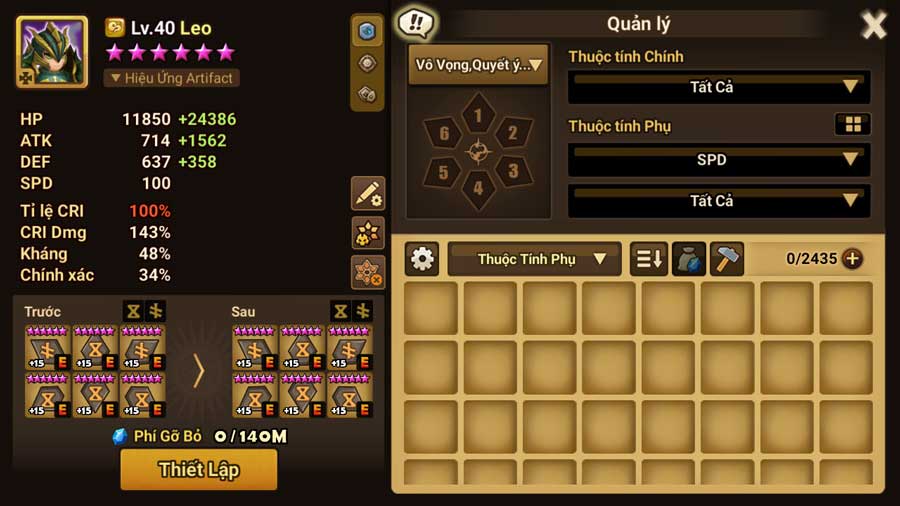The image size is (900, 506).
Task: Tap the speech bubble alert icon
Action: (x=415, y=22)
